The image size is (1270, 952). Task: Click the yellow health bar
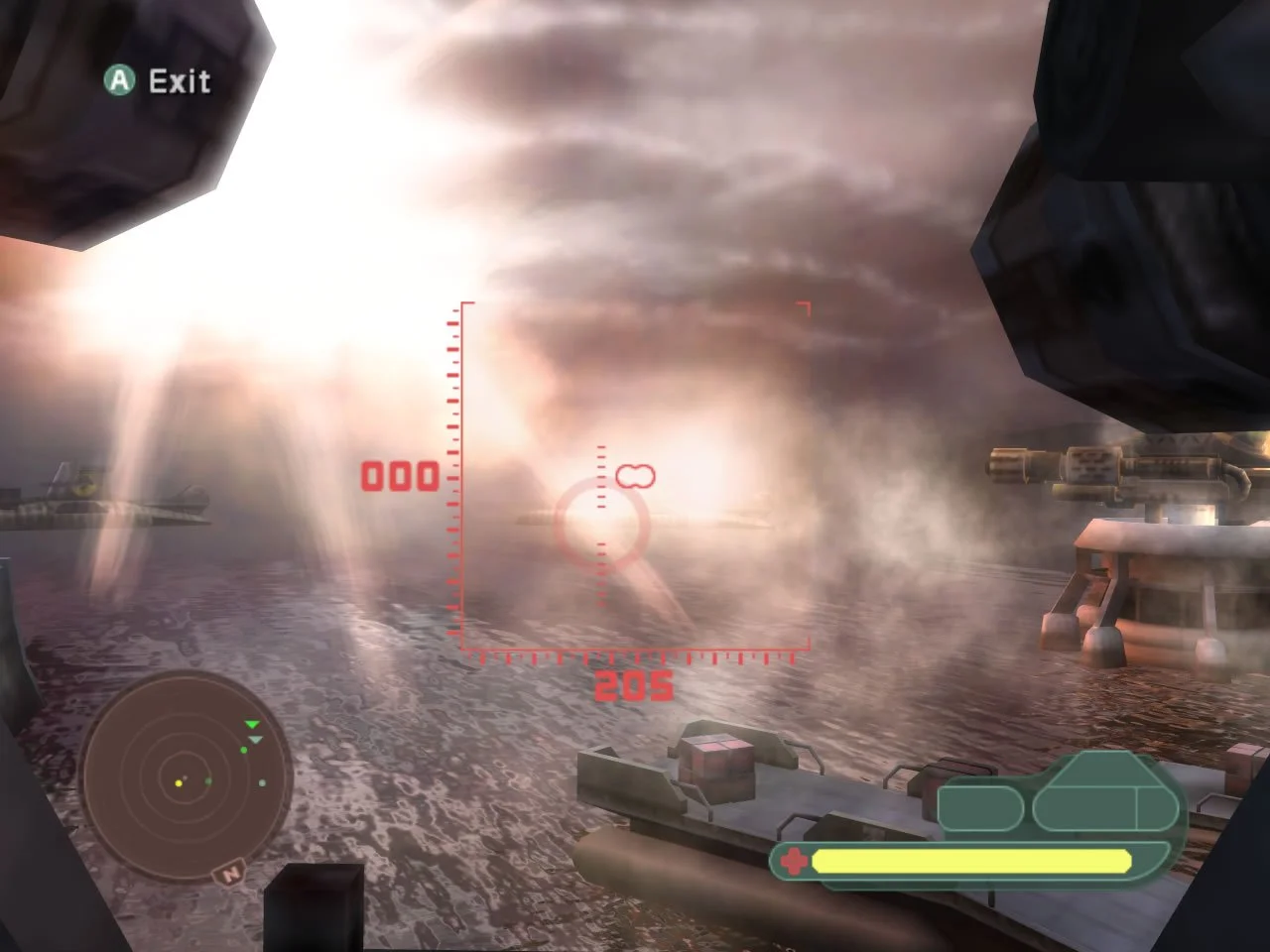[x=972, y=859]
